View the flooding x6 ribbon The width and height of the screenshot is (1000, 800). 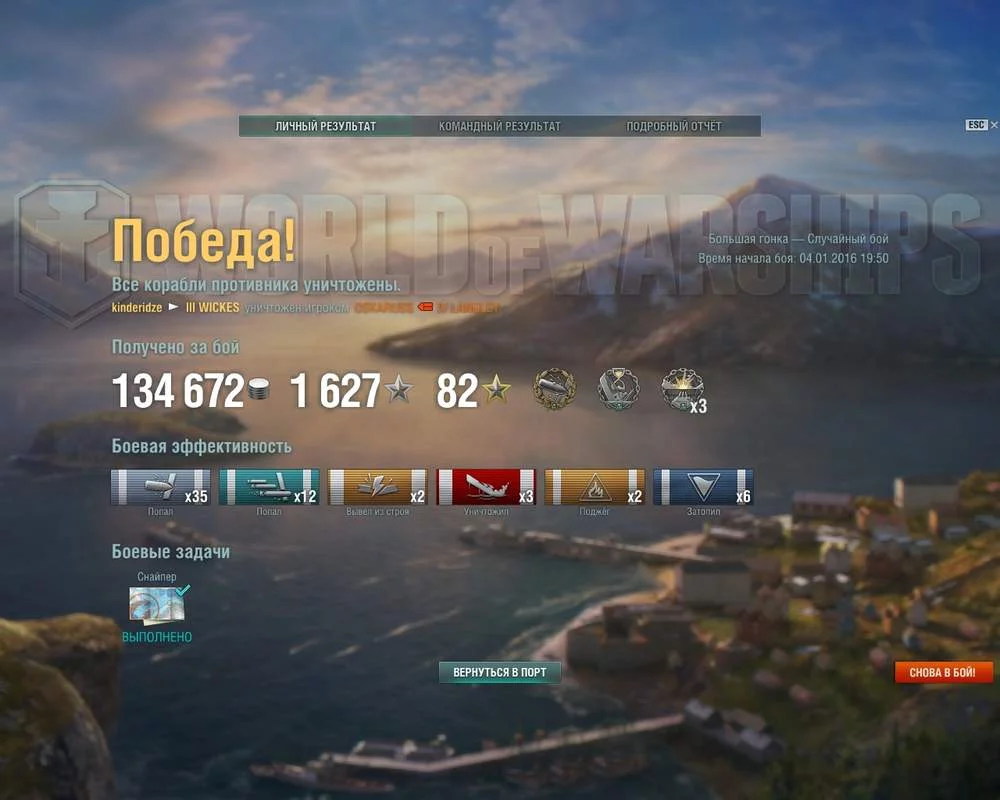point(703,487)
